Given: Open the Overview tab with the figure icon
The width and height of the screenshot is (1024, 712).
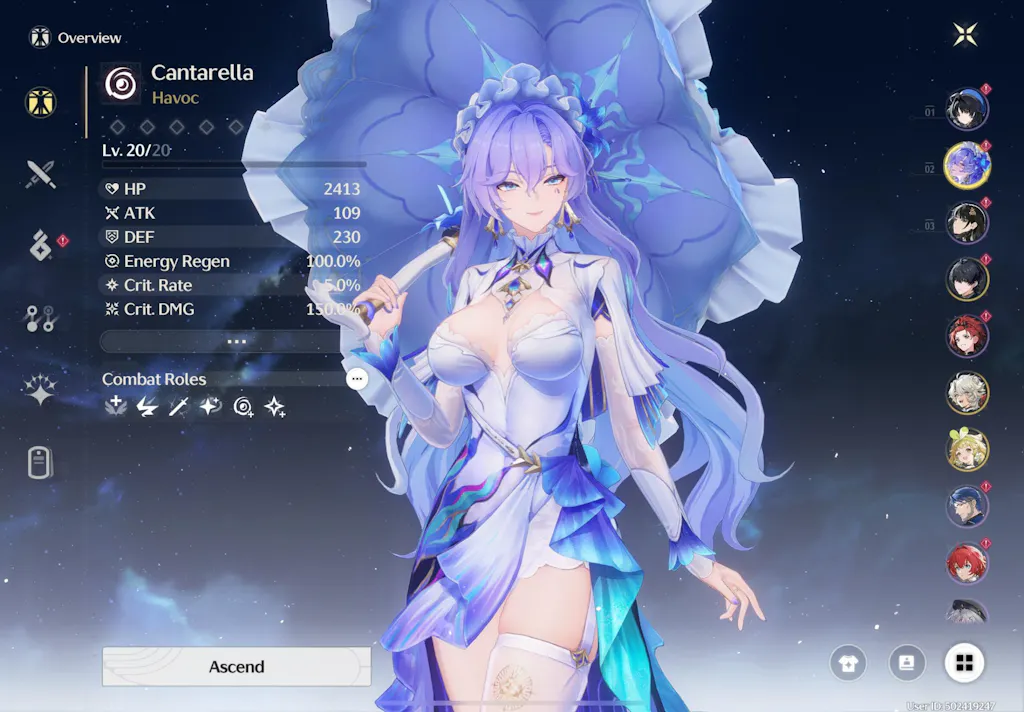Looking at the screenshot, I should click(x=41, y=102).
